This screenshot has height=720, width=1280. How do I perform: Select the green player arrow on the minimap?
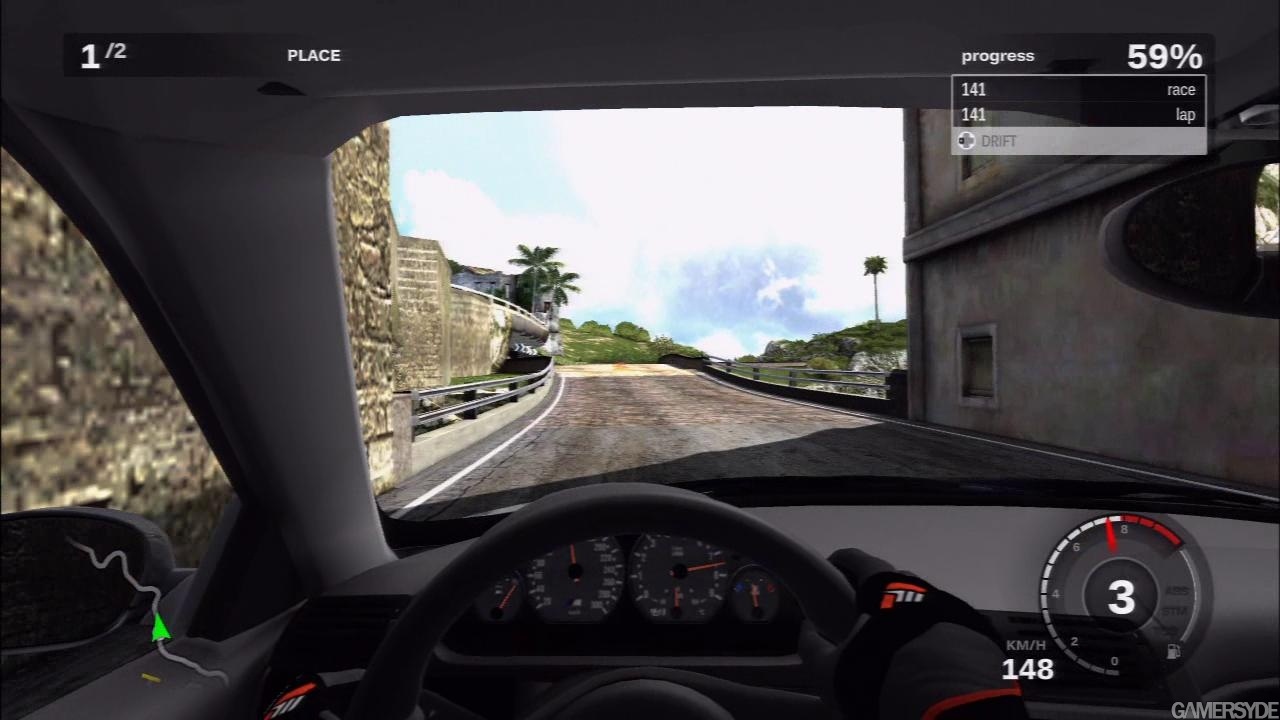(159, 627)
